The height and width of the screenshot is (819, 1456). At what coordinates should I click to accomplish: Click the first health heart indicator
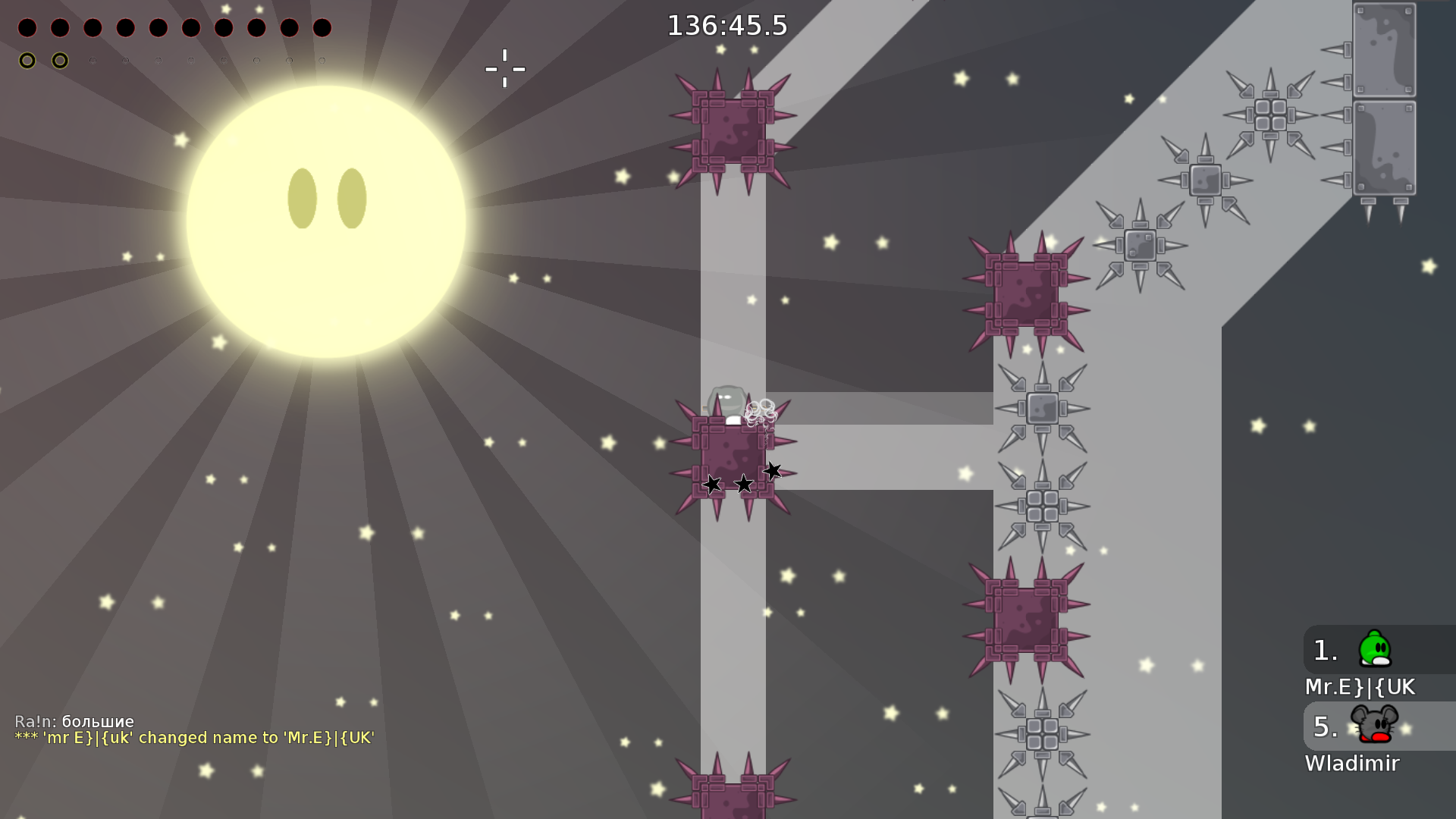click(x=26, y=28)
